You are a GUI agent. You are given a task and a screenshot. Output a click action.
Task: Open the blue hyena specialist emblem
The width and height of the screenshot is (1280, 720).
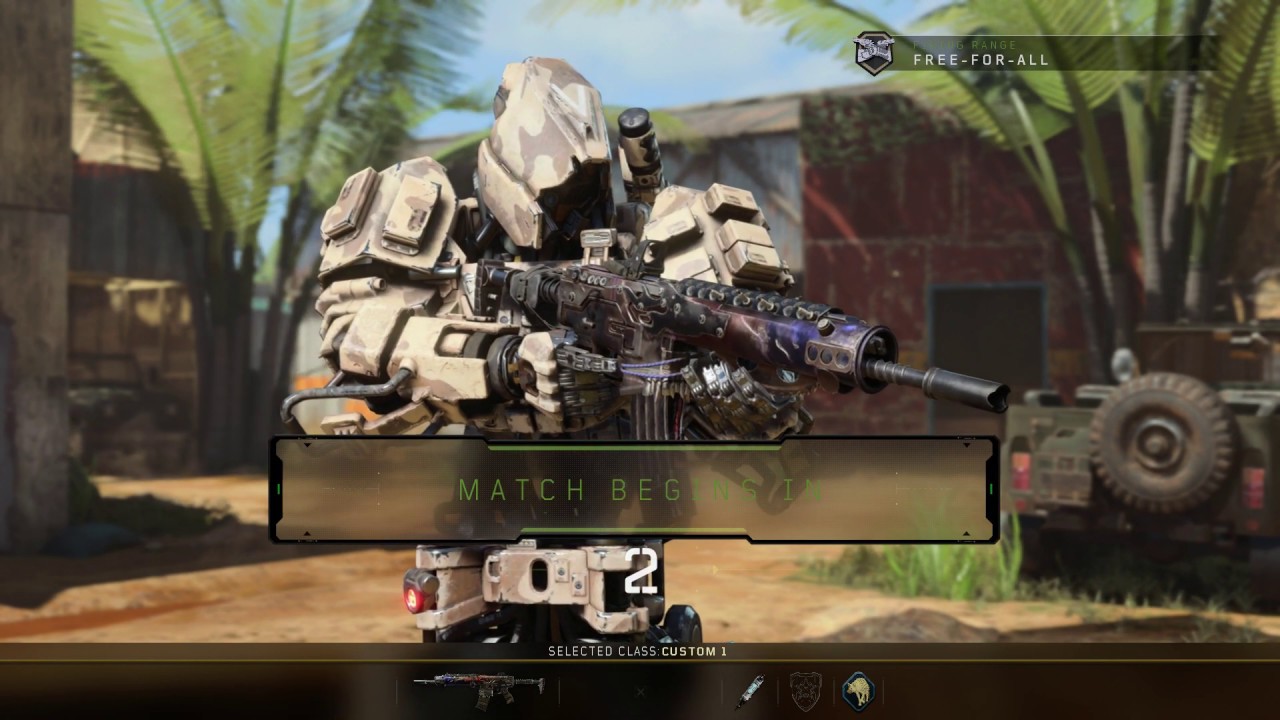pos(860,690)
